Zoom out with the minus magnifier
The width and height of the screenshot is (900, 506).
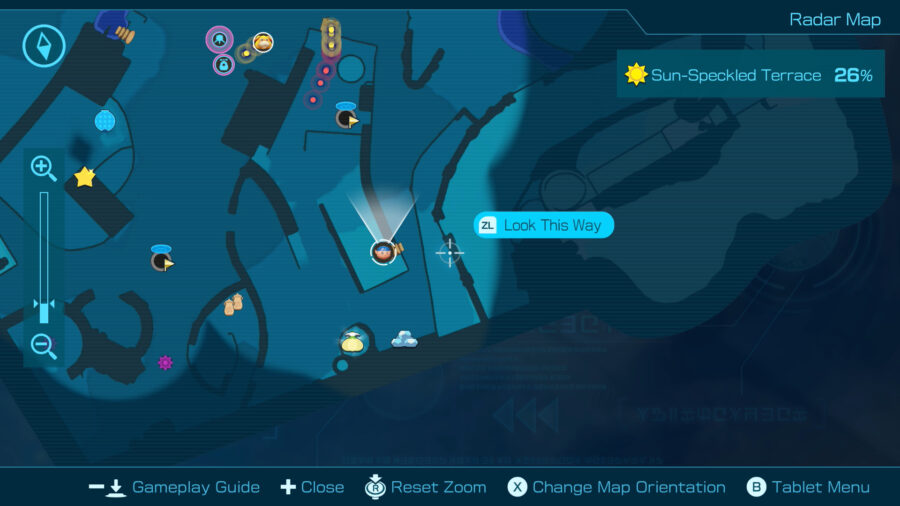coord(43,347)
